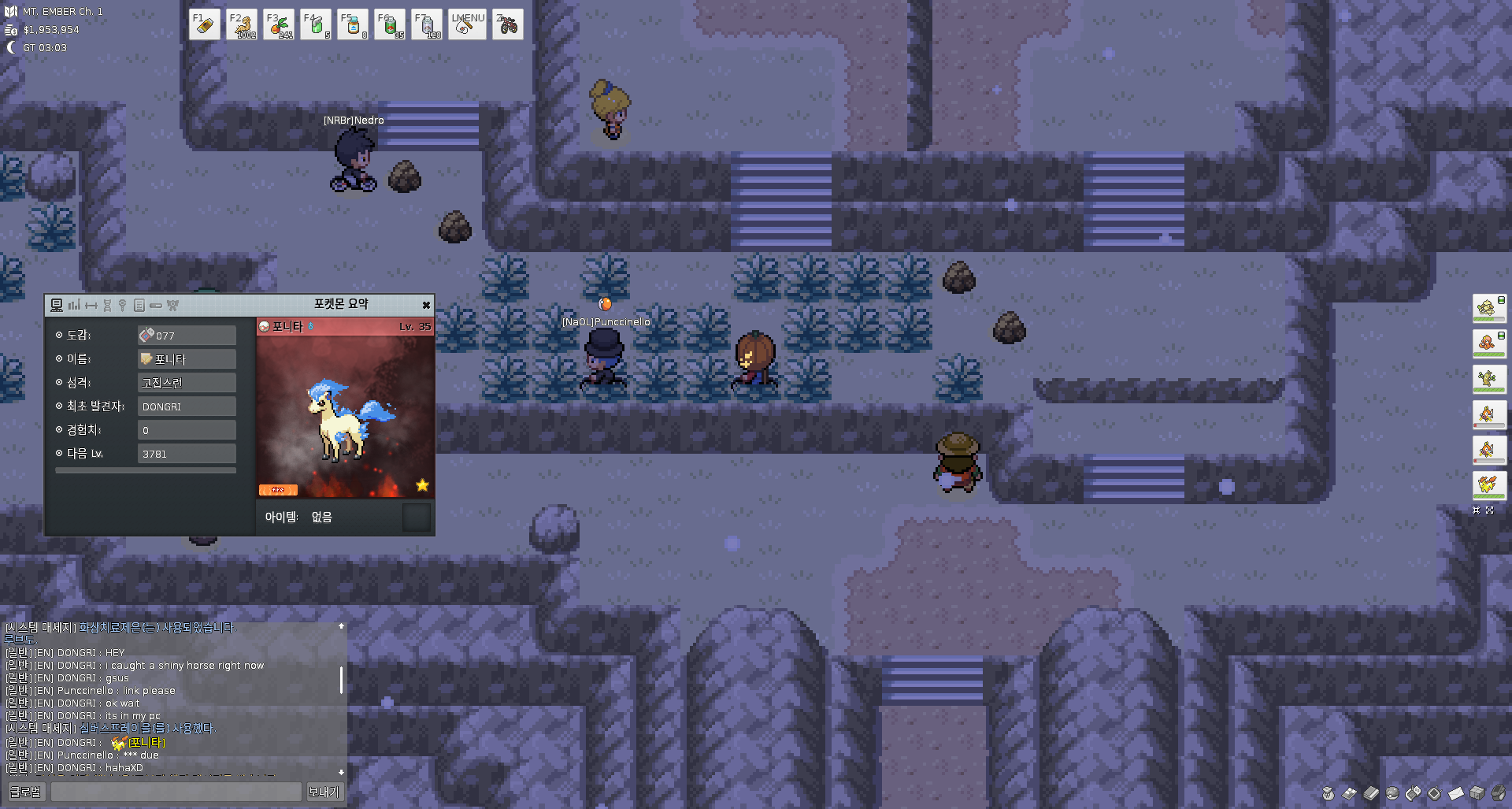Click the 포니타 link in chat
The width and height of the screenshot is (1512, 809).
[146, 743]
